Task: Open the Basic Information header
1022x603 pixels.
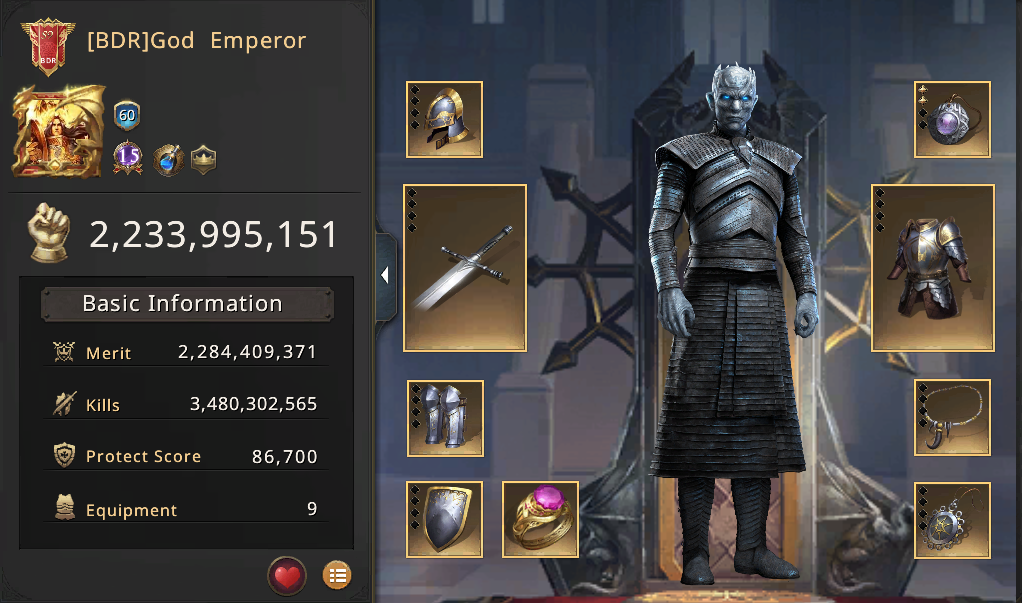Action: [187, 304]
